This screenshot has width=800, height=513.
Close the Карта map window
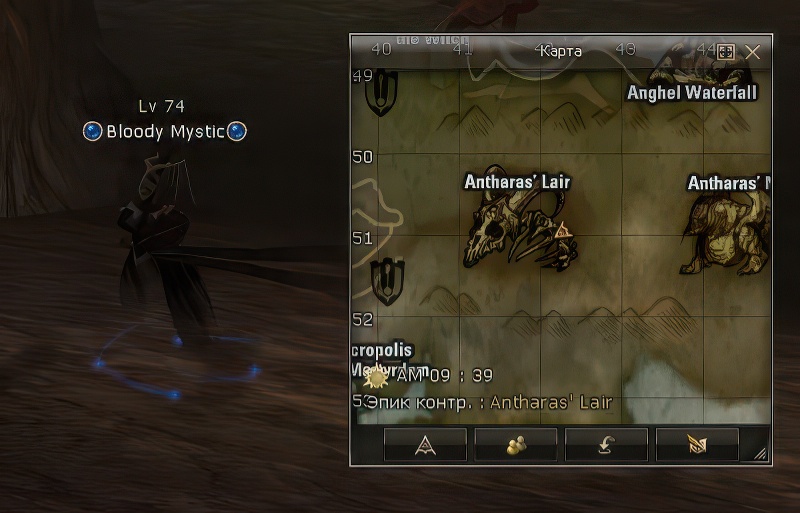[x=753, y=52]
